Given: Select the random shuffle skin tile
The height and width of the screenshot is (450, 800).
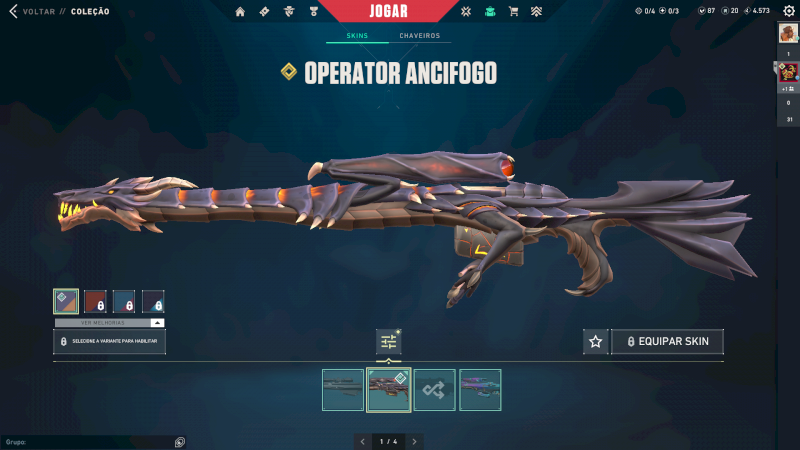Looking at the screenshot, I should pyautogui.click(x=435, y=390).
